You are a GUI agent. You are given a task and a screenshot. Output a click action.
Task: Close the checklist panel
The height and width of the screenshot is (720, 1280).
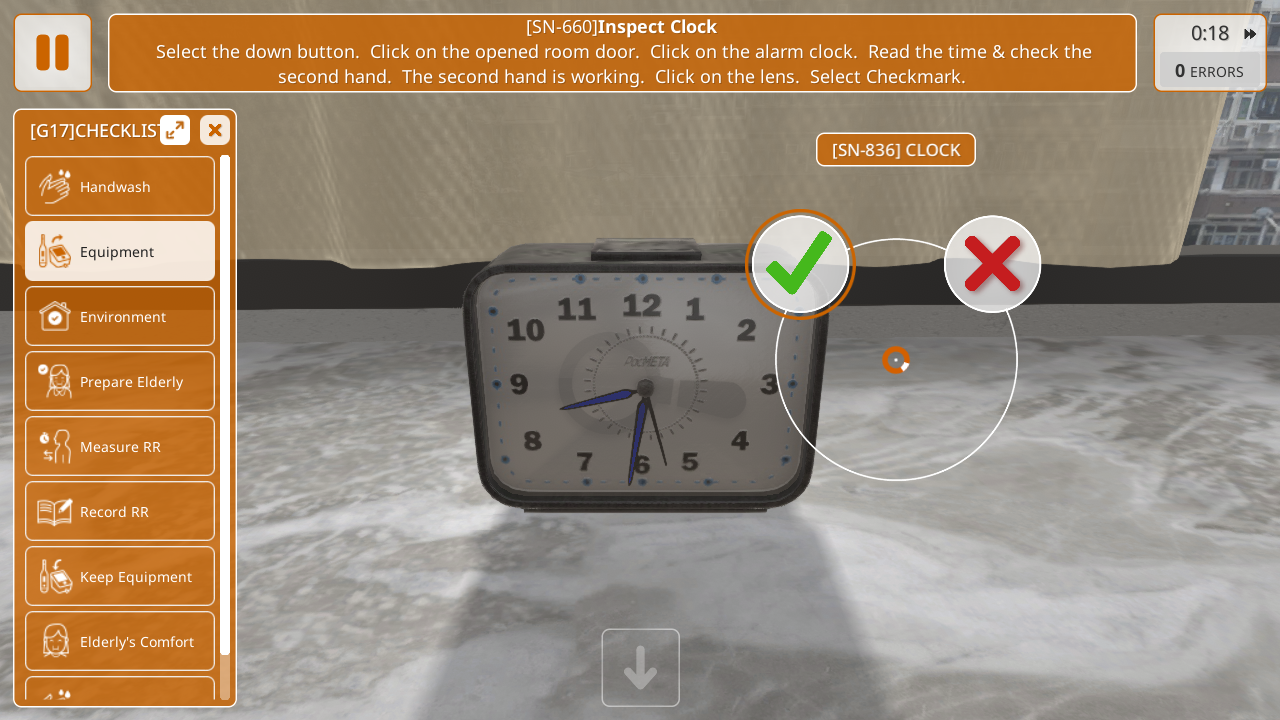pos(215,130)
